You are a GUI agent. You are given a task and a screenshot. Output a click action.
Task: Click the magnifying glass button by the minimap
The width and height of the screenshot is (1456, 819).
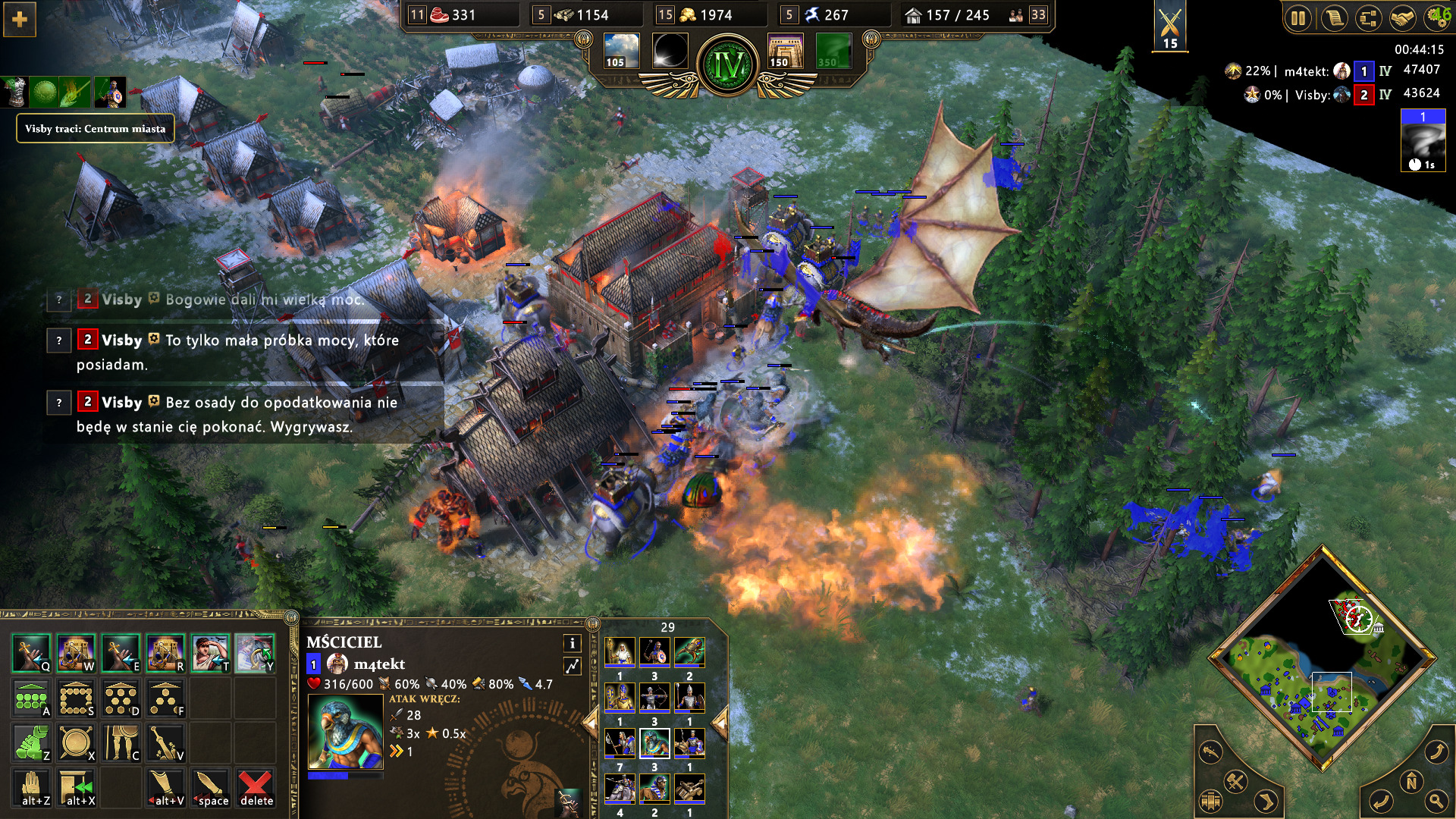pos(1436,800)
